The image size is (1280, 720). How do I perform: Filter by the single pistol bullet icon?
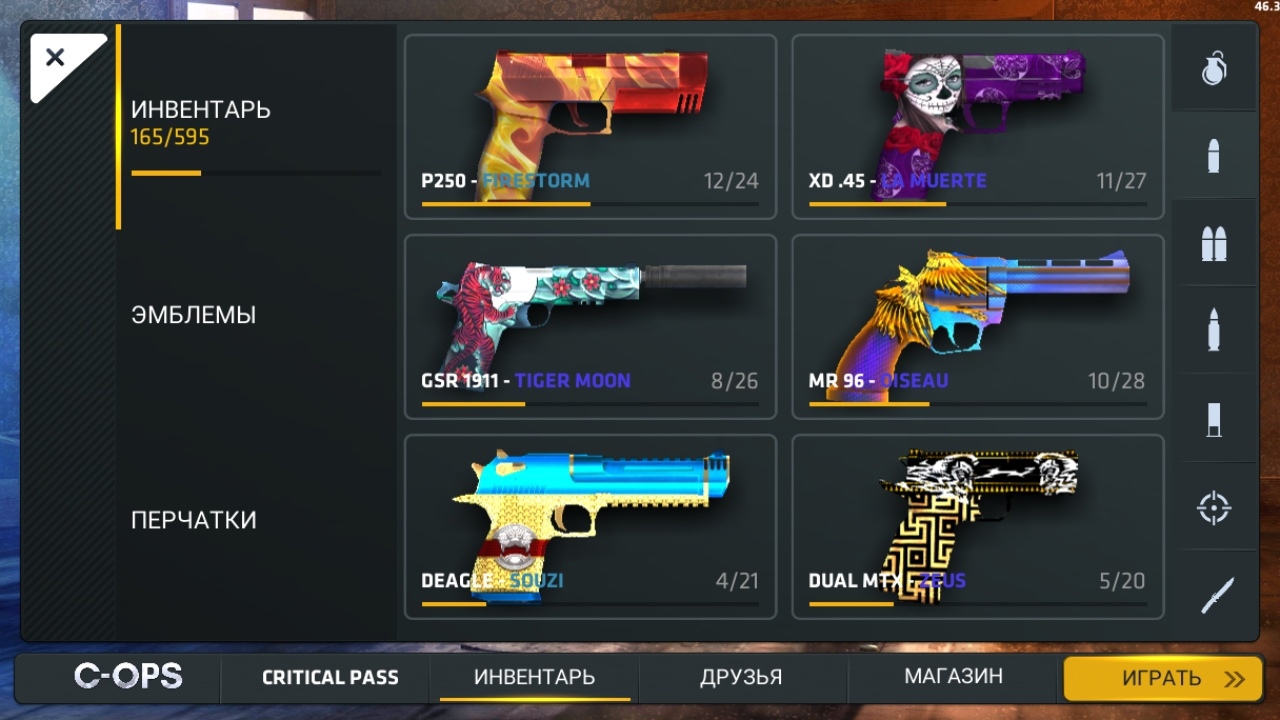[x=1214, y=156]
